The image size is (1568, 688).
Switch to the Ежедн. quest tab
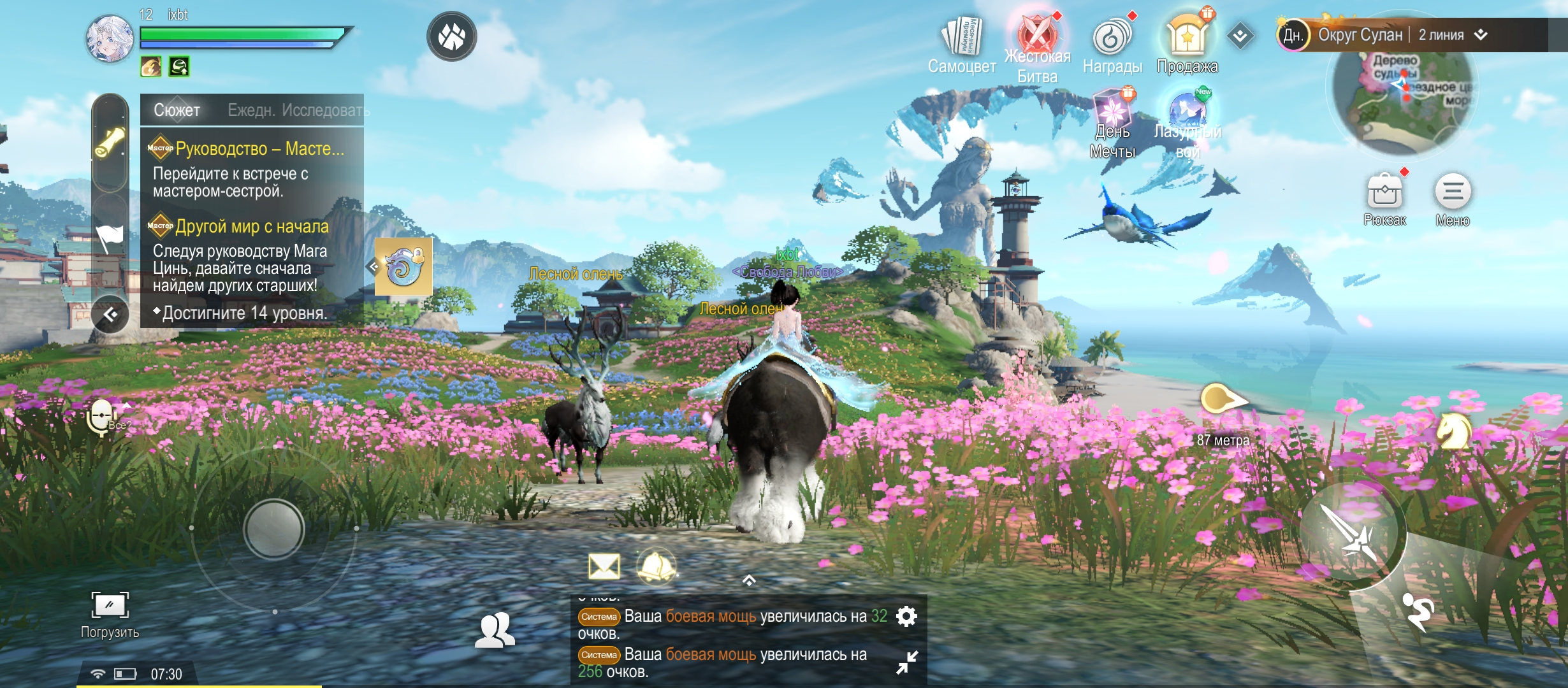tap(251, 110)
